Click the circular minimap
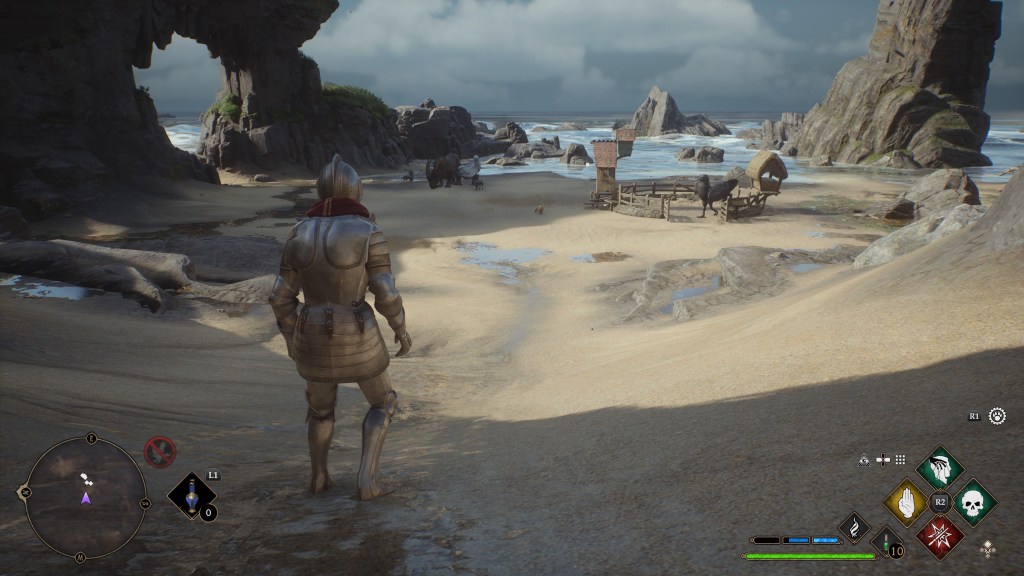Viewport: 1024px width, 576px height. click(86, 497)
